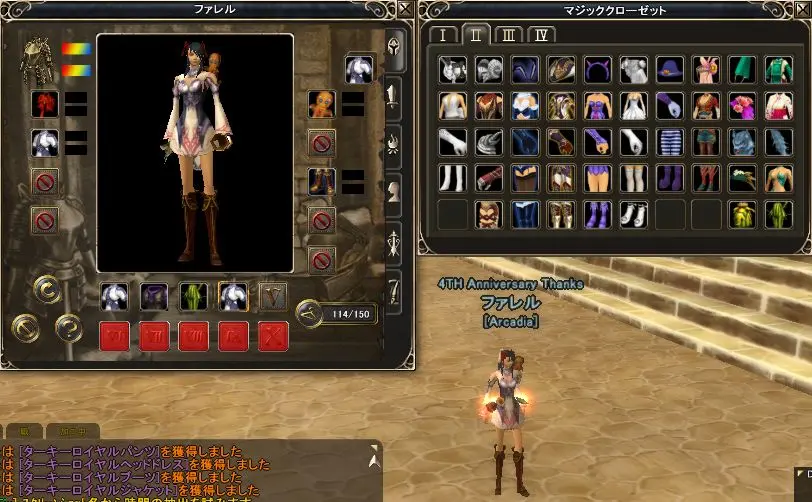This screenshot has width=812, height=502.
Task: Open closet tab III
Action: tap(508, 35)
